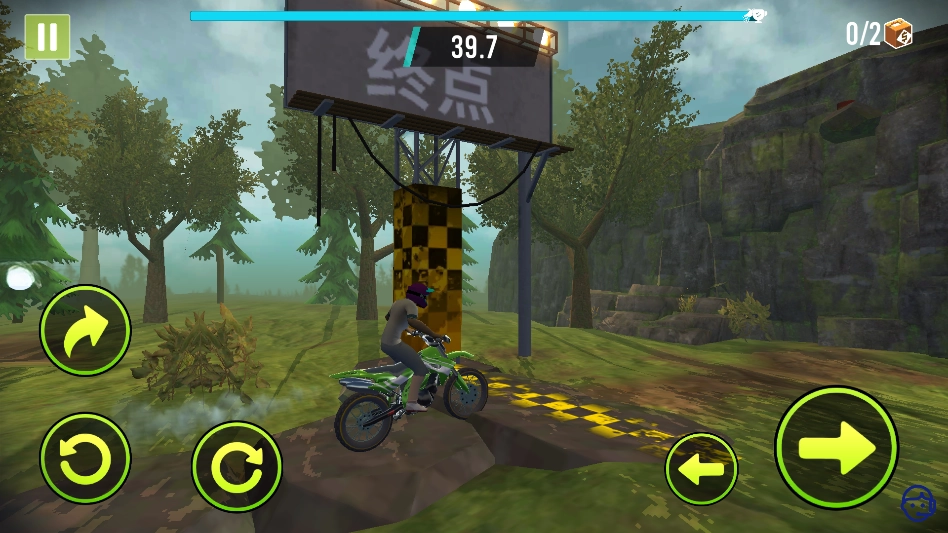The image size is (948, 533).
Task: Tap the large right arrow accelerate button
Action: point(836,446)
